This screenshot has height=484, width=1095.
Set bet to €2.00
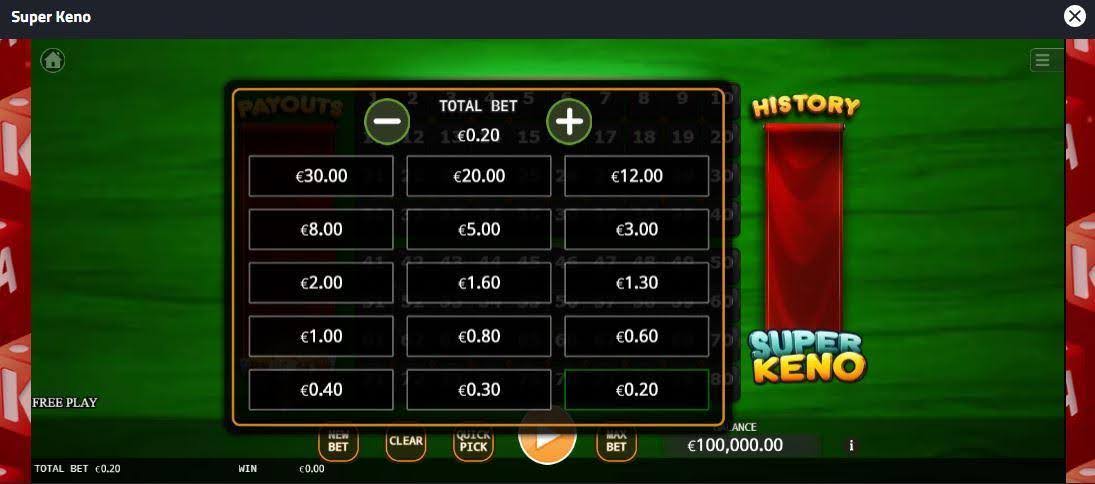pos(321,283)
